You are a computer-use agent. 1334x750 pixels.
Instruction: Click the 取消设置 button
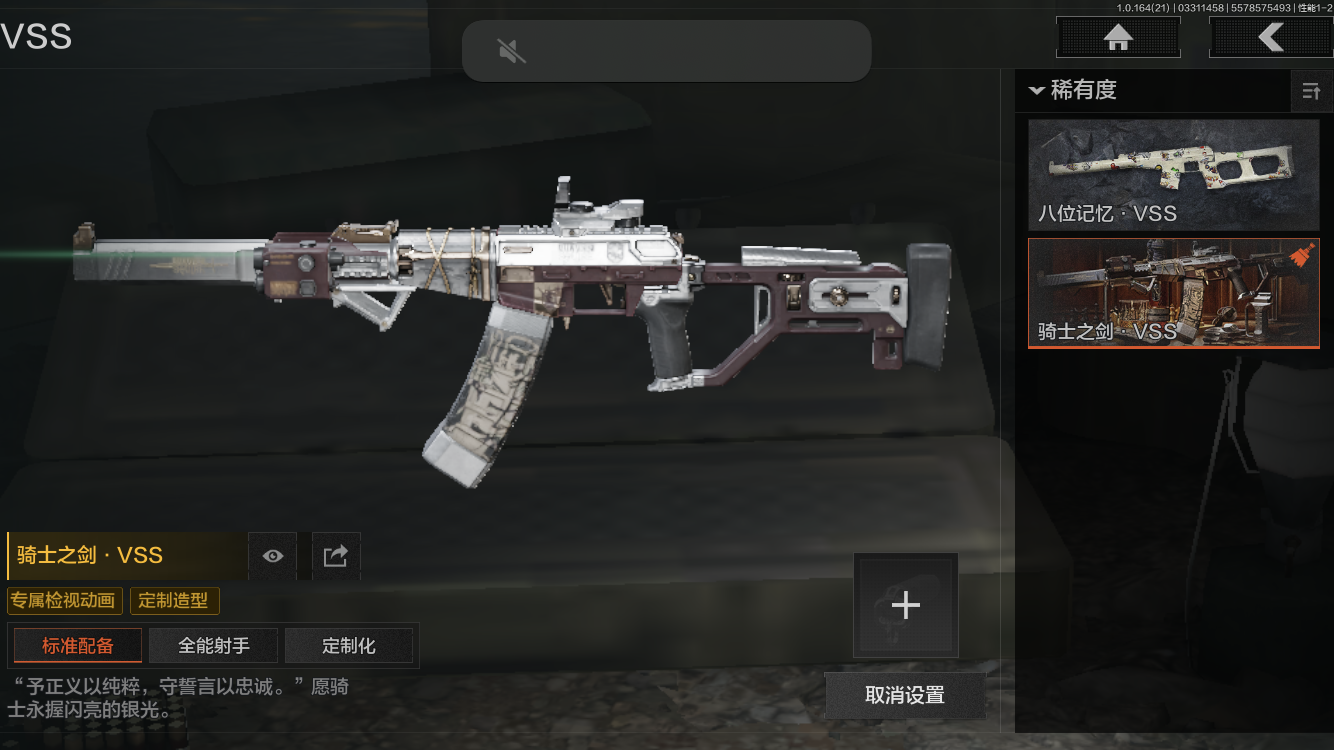coord(905,695)
